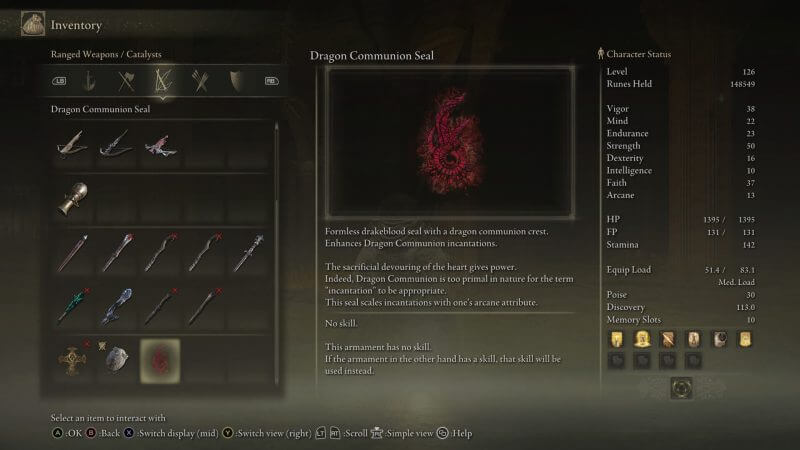The image size is (800, 450).
Task: Select the Dragon Communion Seal slot
Action: pyautogui.click(x=160, y=359)
